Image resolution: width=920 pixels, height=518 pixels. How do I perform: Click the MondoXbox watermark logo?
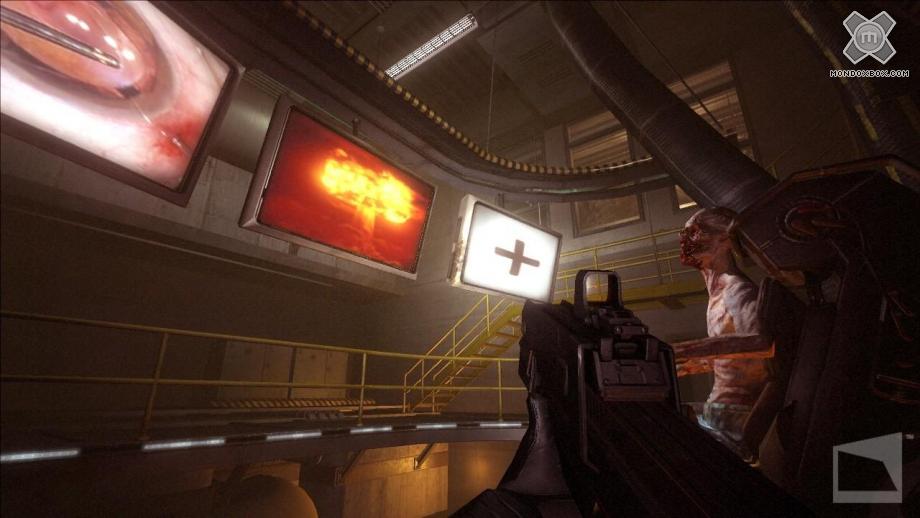(x=868, y=43)
